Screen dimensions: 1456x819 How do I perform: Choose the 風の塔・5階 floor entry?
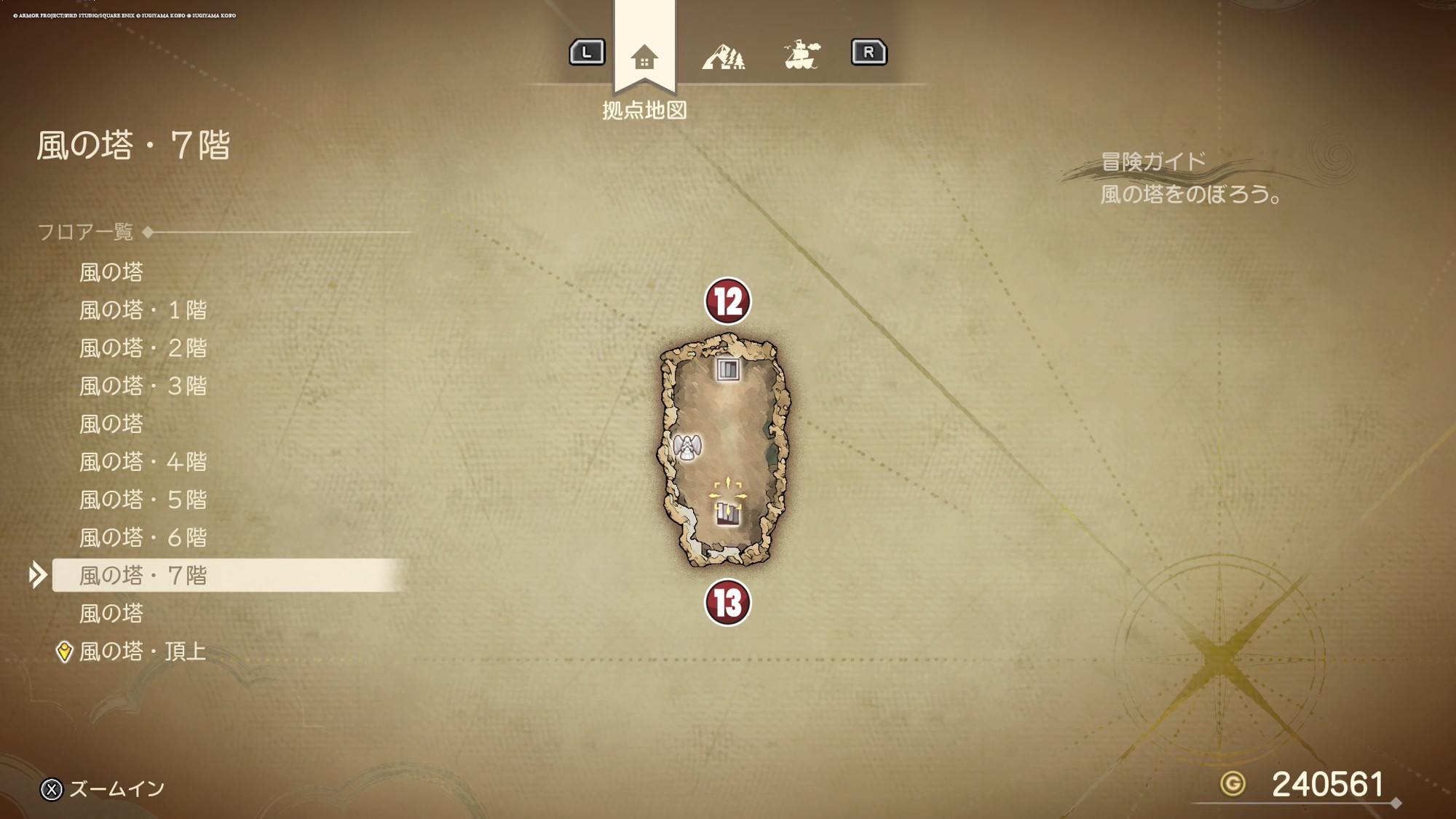click(143, 499)
